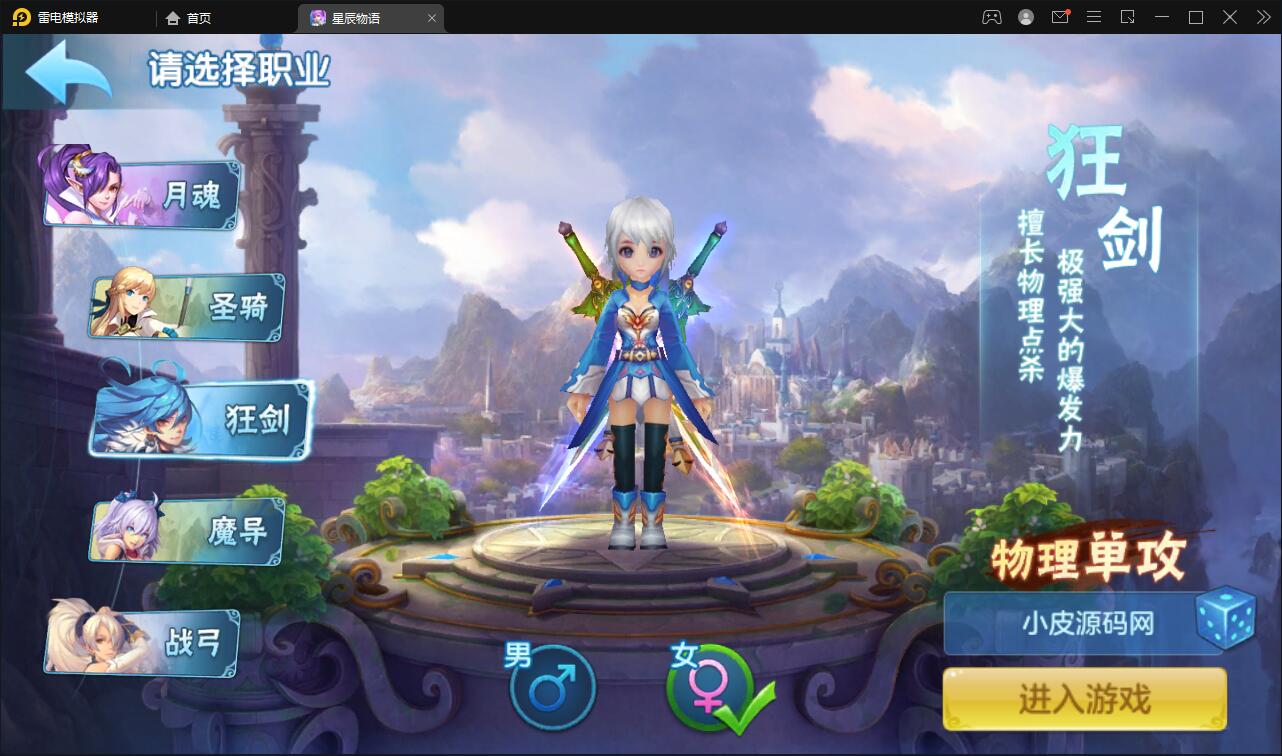Click the LDPlayer lightning logo icon
Screen dimensions: 1282x756
click(20, 17)
